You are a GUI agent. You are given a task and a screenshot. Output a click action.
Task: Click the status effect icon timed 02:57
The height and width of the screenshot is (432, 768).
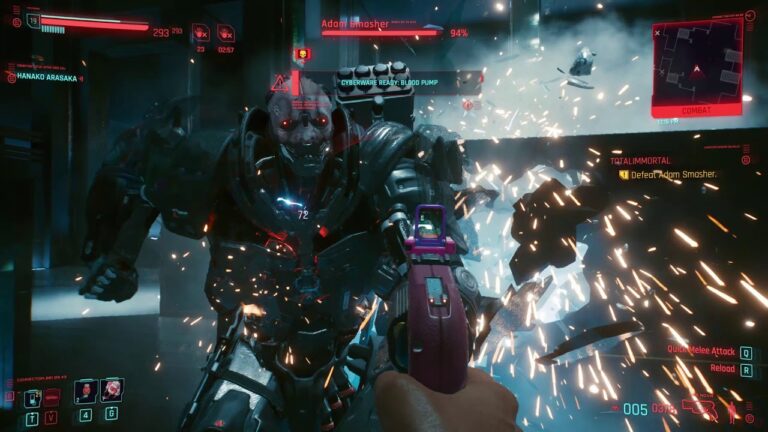[x=226, y=32]
